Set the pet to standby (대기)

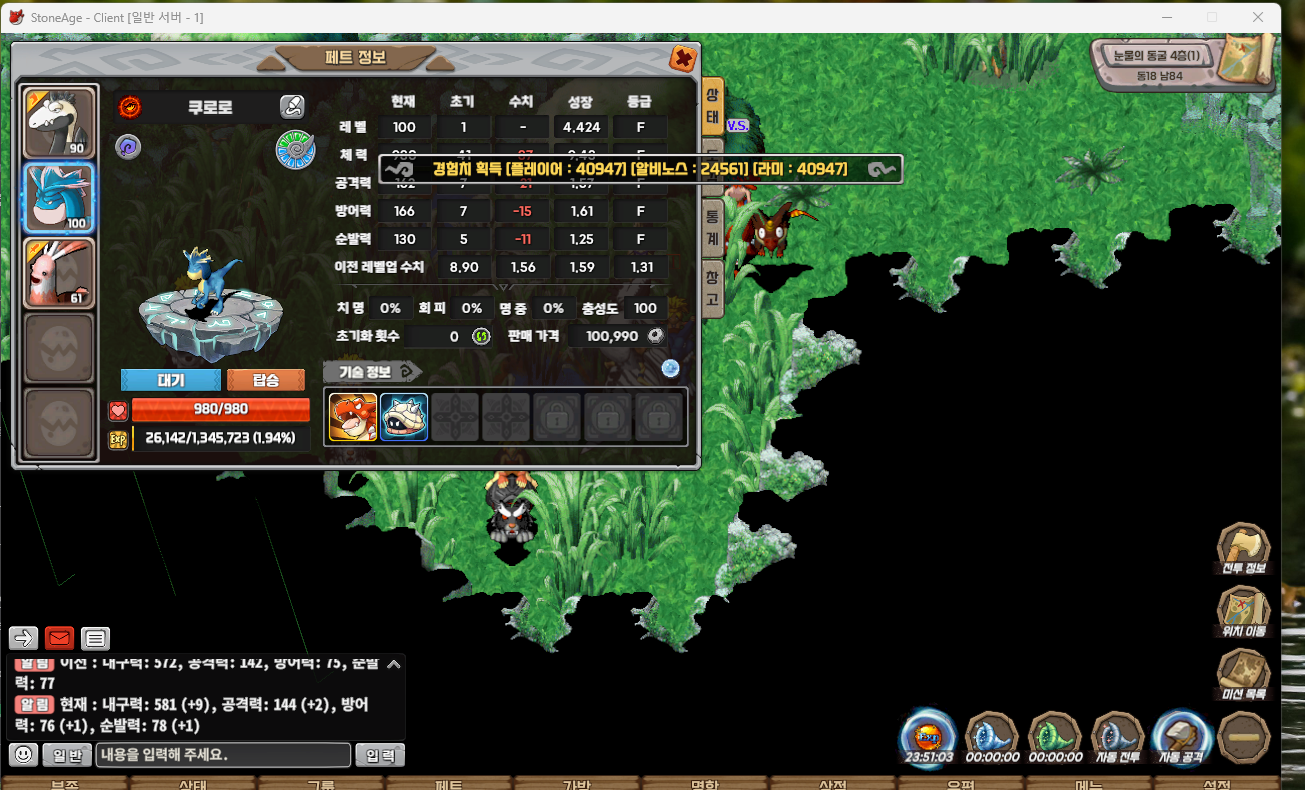(171, 381)
